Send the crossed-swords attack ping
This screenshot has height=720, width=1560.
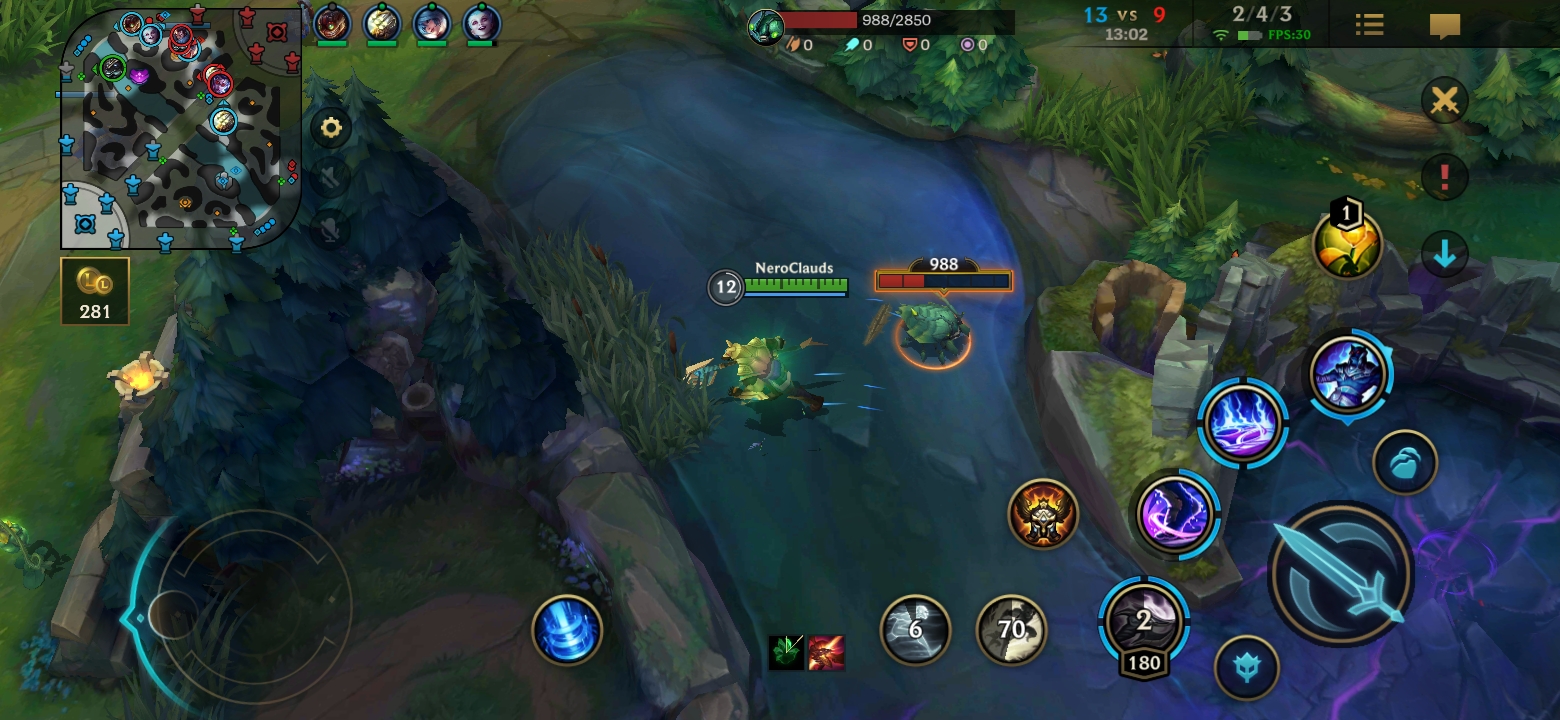[1444, 101]
